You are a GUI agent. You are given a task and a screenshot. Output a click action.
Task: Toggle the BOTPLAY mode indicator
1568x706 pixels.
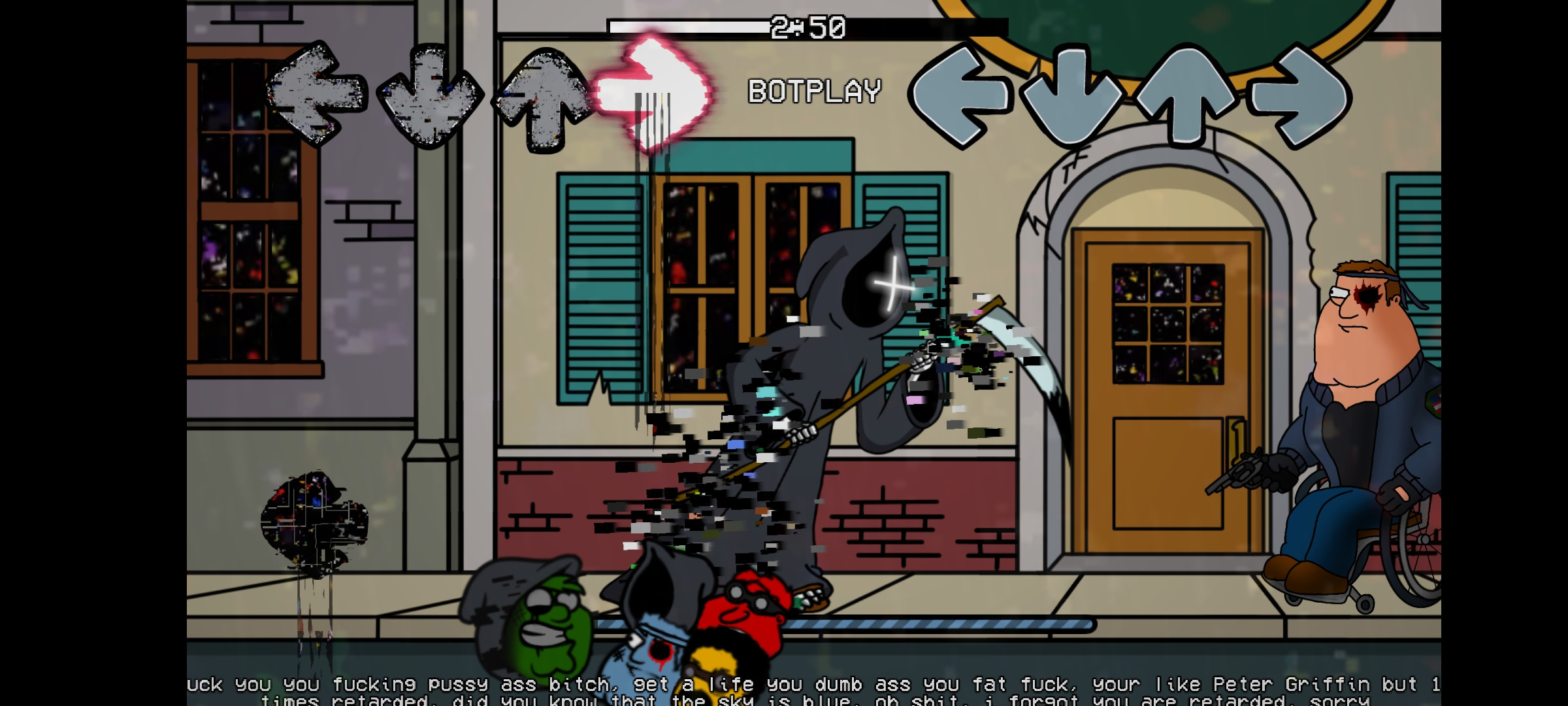[813, 92]
